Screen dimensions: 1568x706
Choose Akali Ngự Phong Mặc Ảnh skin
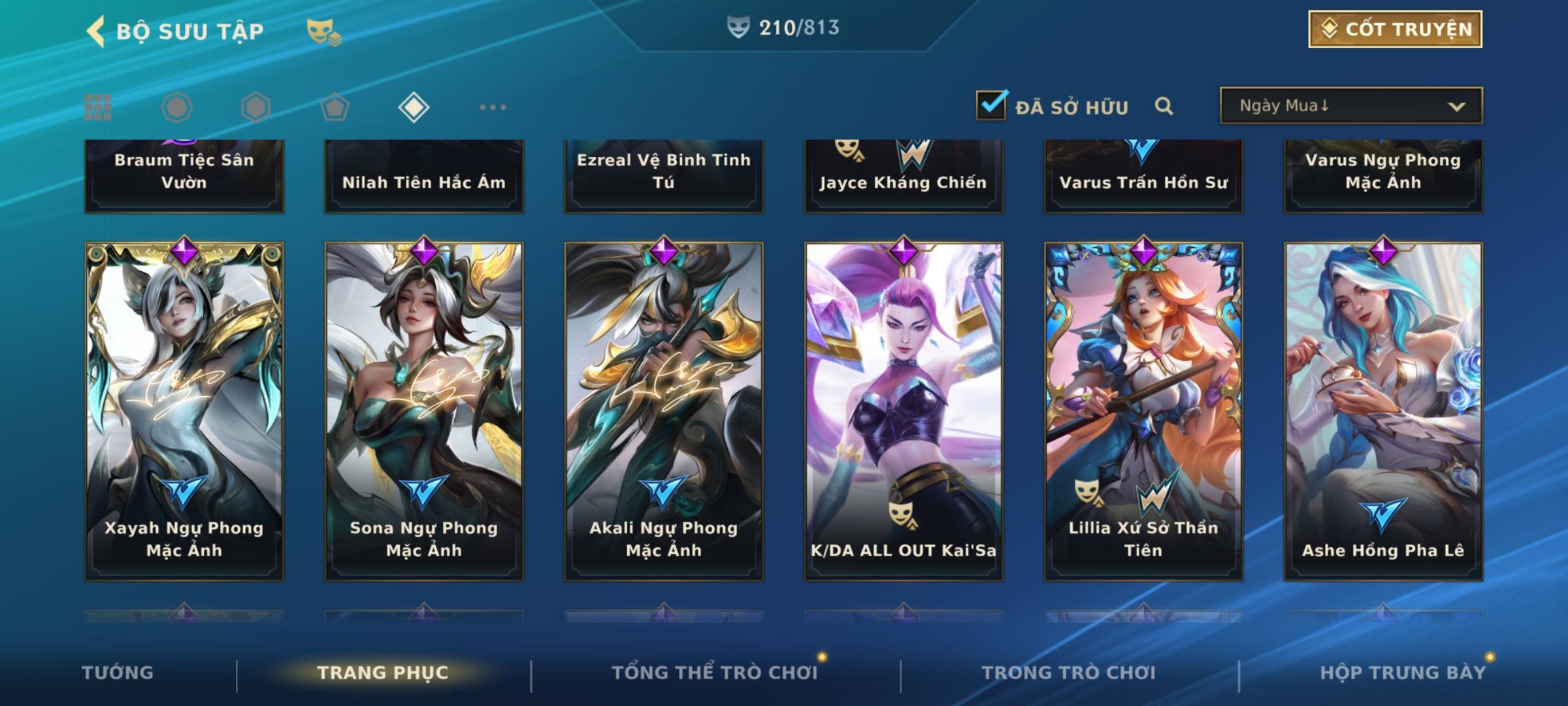click(x=664, y=412)
